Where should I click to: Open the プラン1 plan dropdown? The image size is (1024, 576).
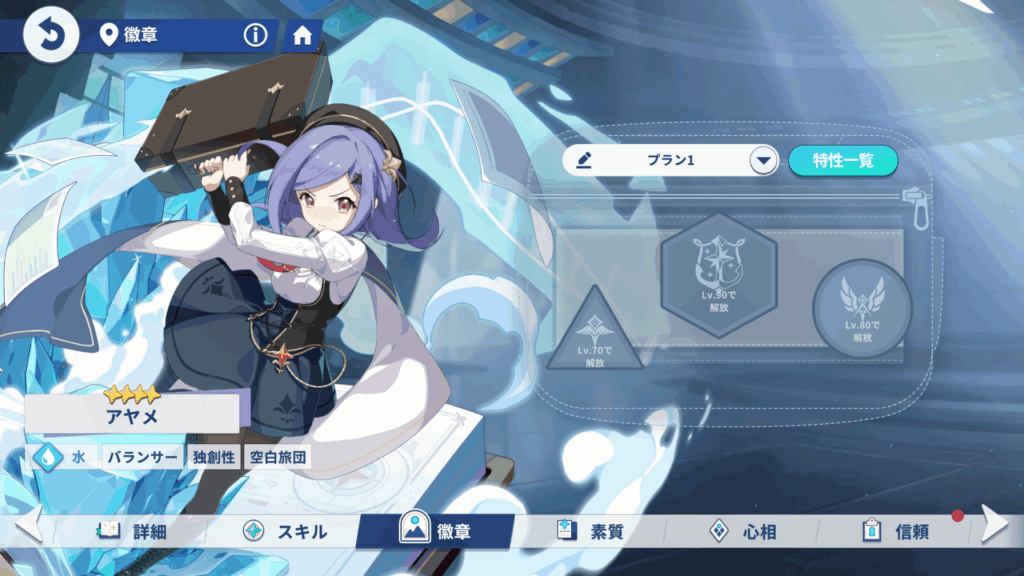[x=764, y=160]
